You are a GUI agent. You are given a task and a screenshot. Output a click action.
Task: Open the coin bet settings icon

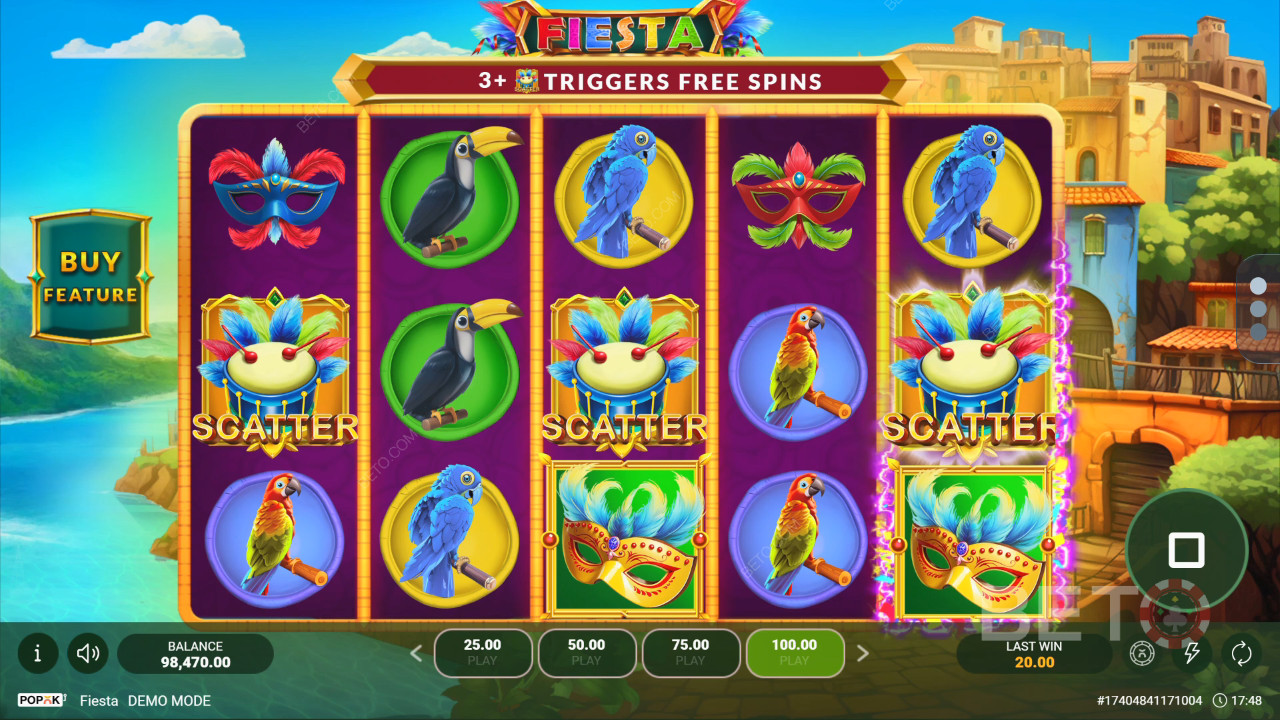coord(1142,654)
